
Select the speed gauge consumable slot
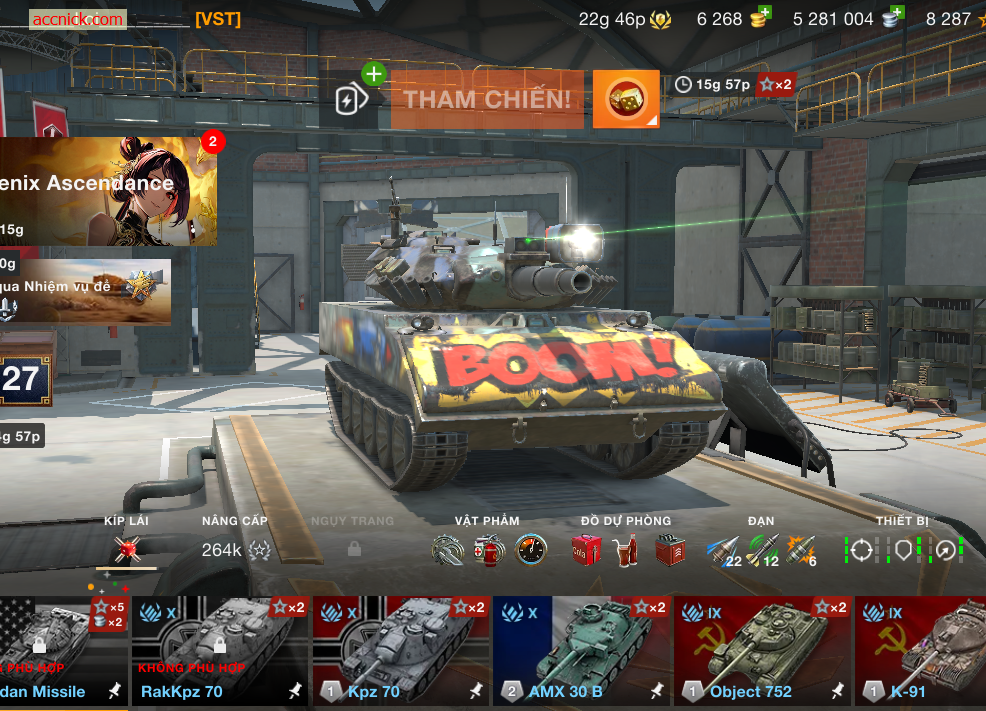531,550
